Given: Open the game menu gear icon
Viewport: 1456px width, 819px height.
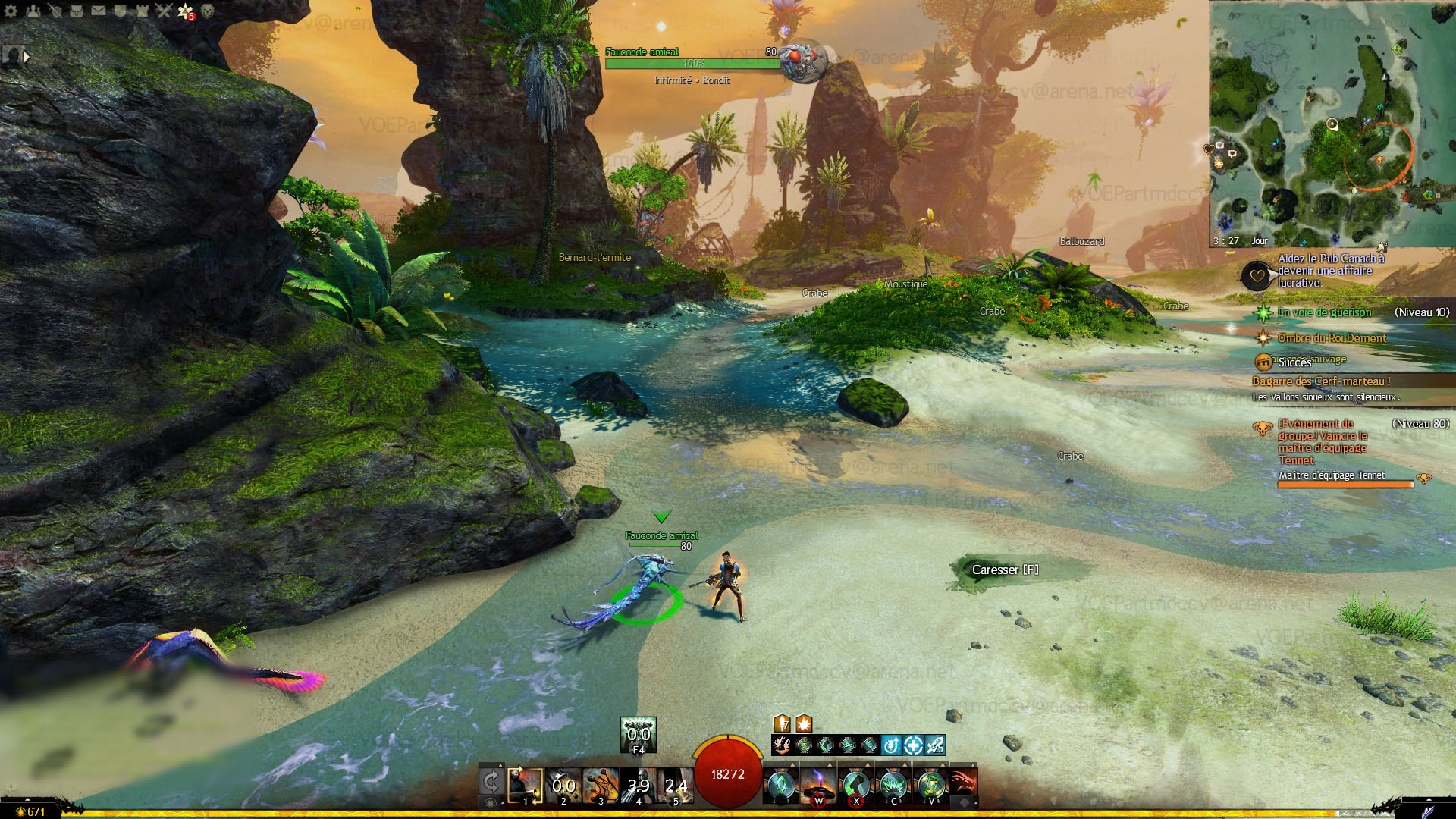Looking at the screenshot, I should tap(11, 11).
